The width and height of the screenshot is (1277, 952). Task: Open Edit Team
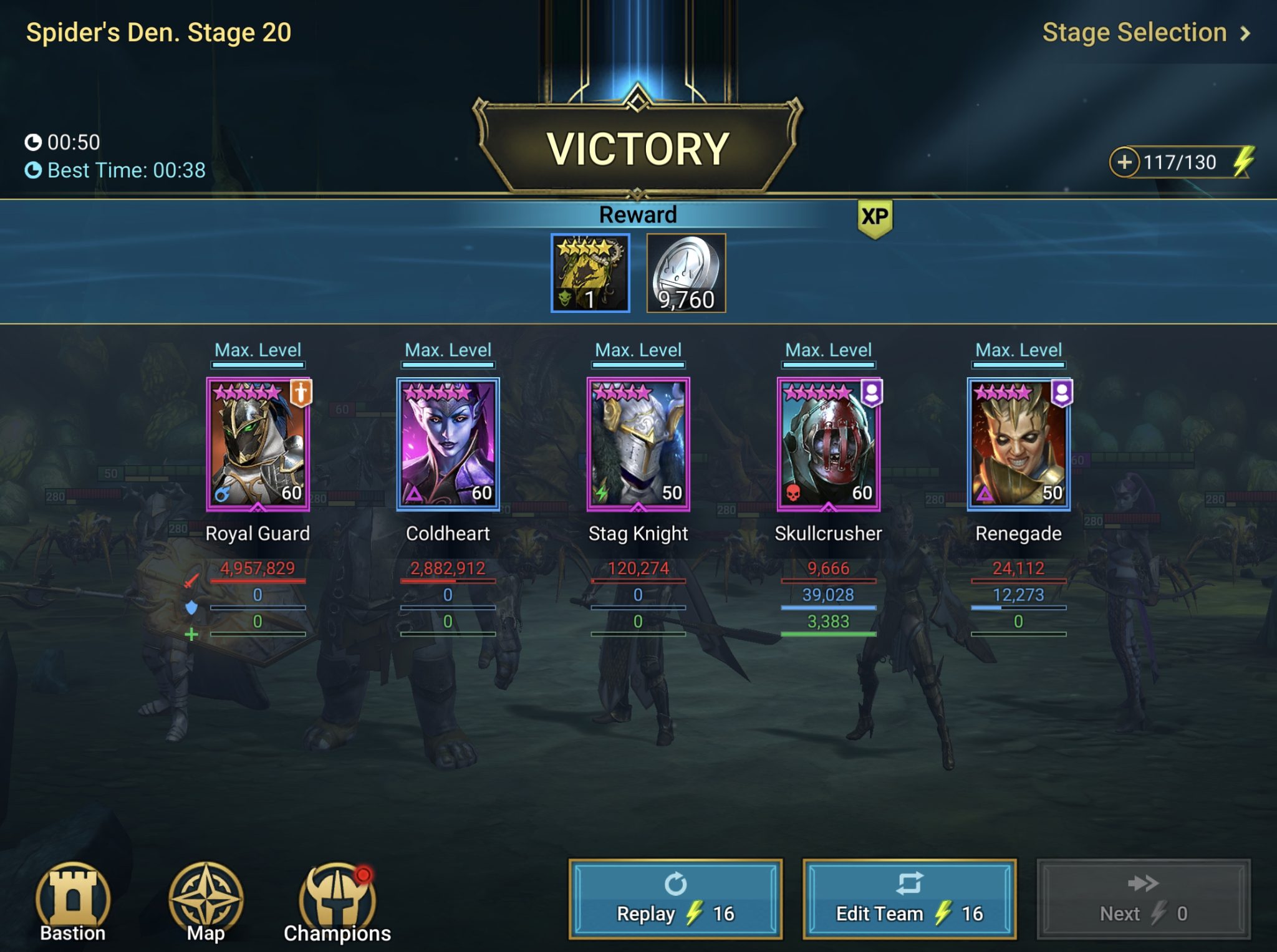click(x=910, y=899)
